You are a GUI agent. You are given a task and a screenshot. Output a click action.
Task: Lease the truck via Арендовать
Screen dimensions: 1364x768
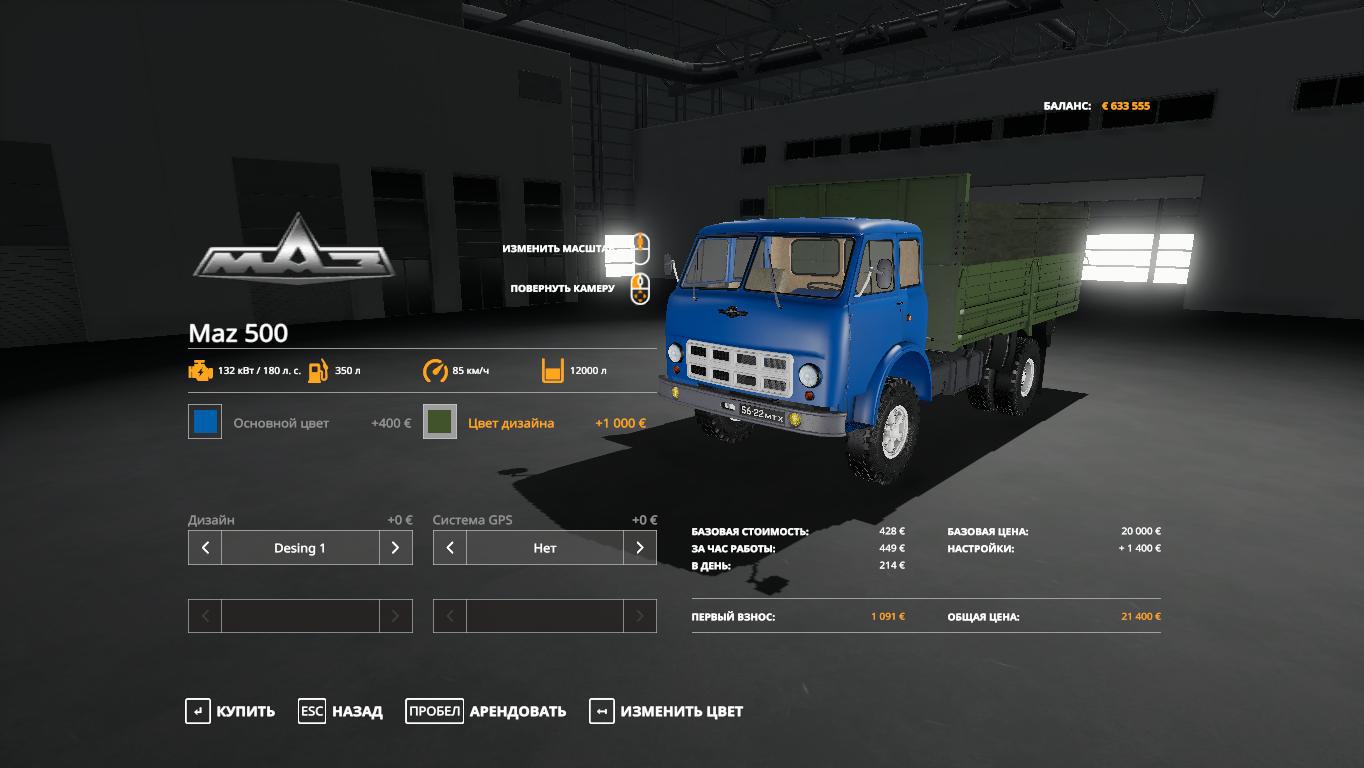486,712
